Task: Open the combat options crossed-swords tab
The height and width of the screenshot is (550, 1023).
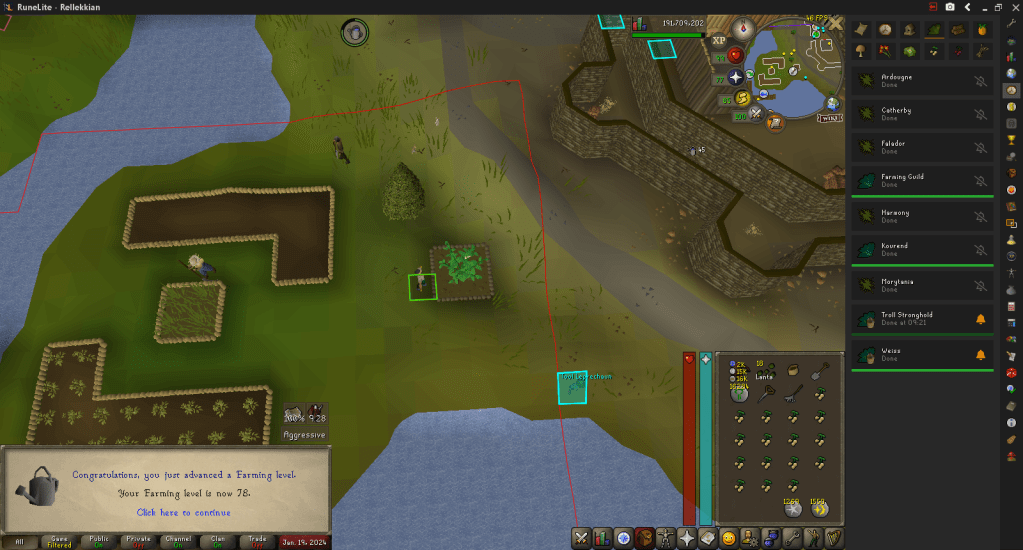Action: pos(581,538)
